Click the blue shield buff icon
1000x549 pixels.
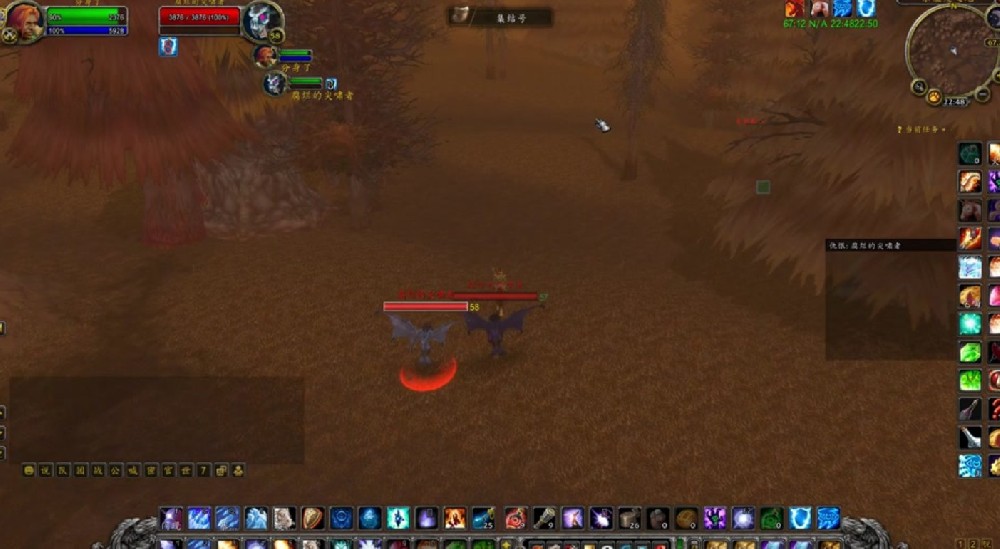pyautogui.click(x=866, y=9)
